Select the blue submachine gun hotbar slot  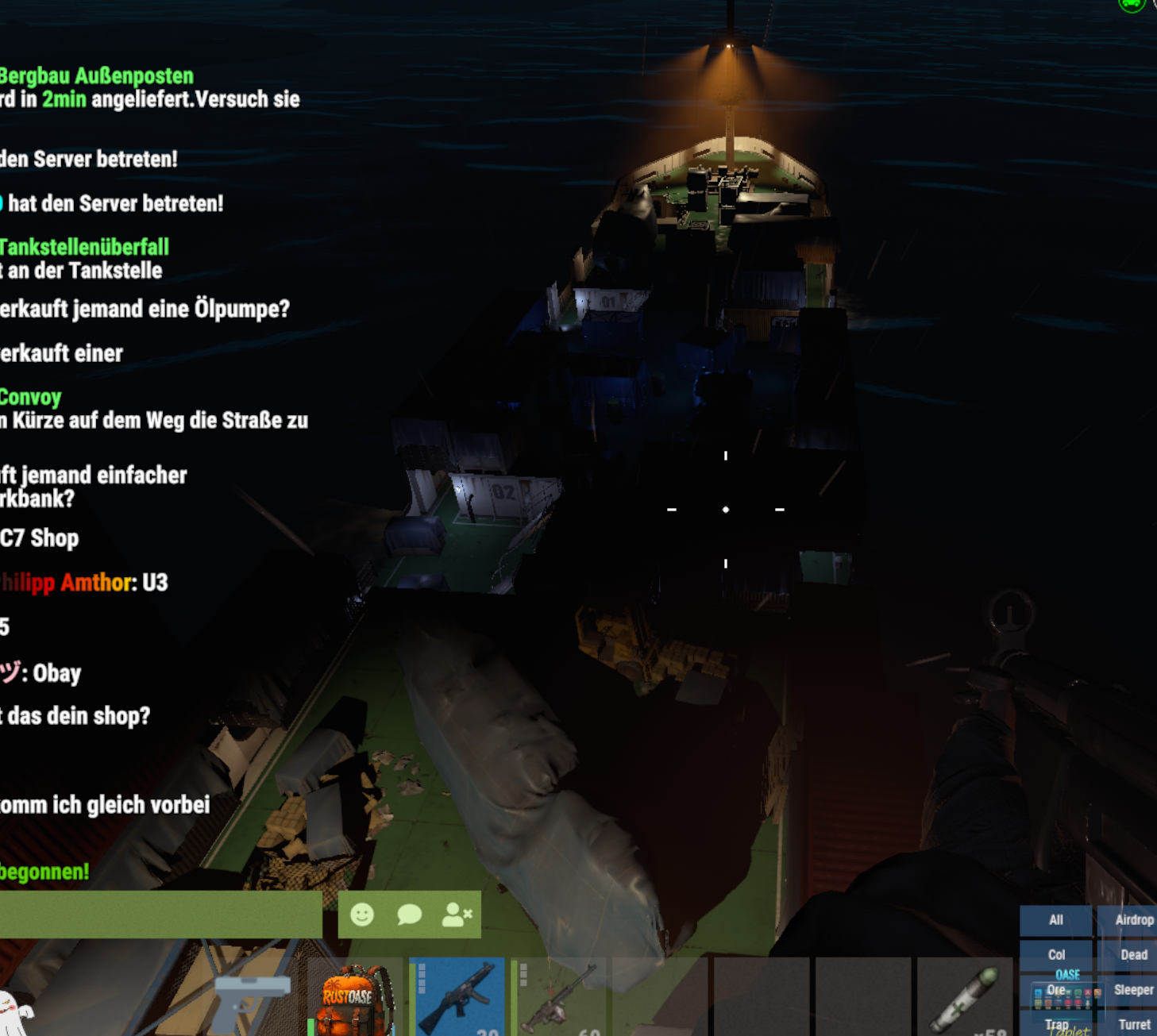(x=457, y=998)
